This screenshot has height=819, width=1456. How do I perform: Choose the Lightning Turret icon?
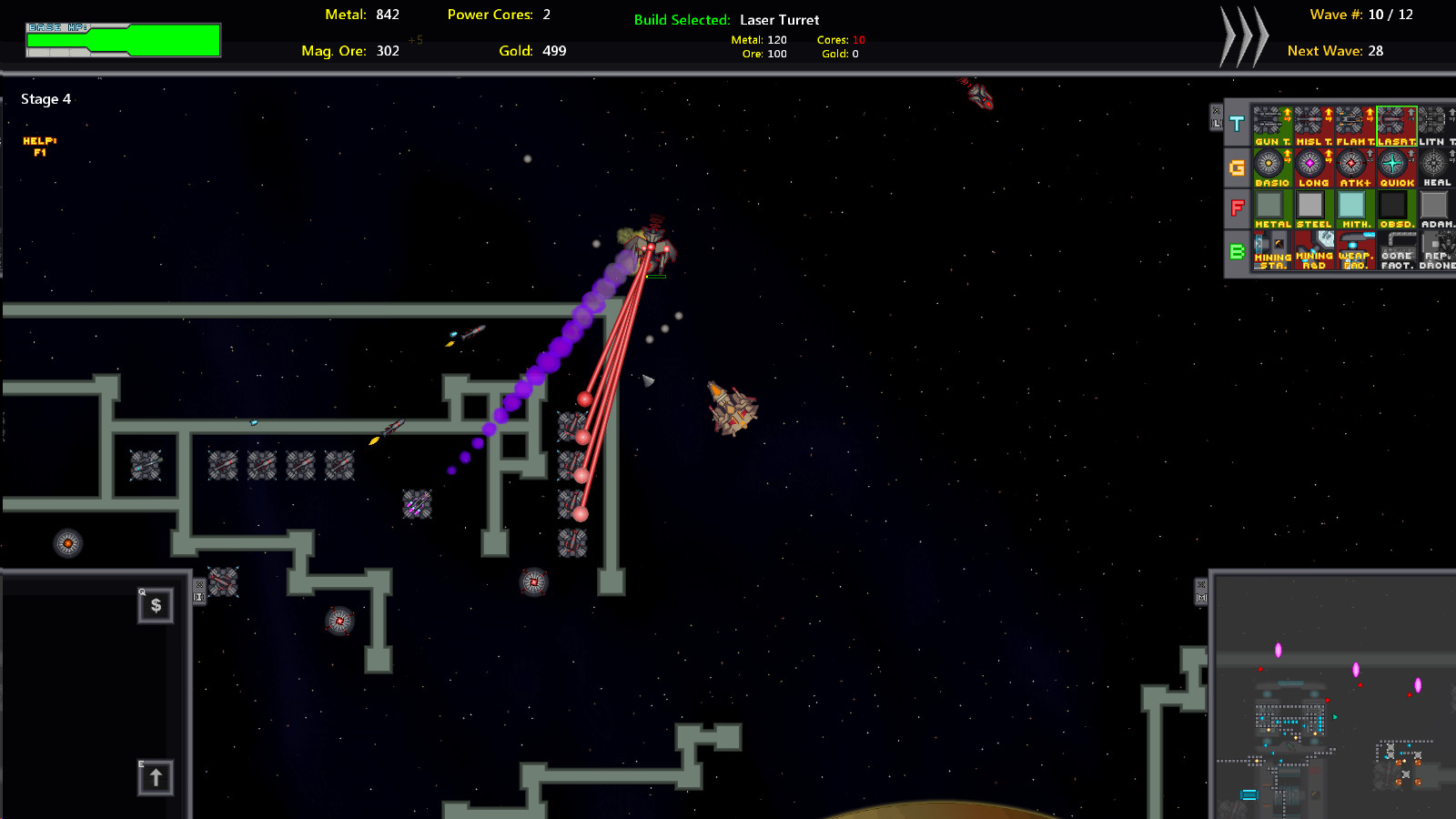(x=1435, y=123)
